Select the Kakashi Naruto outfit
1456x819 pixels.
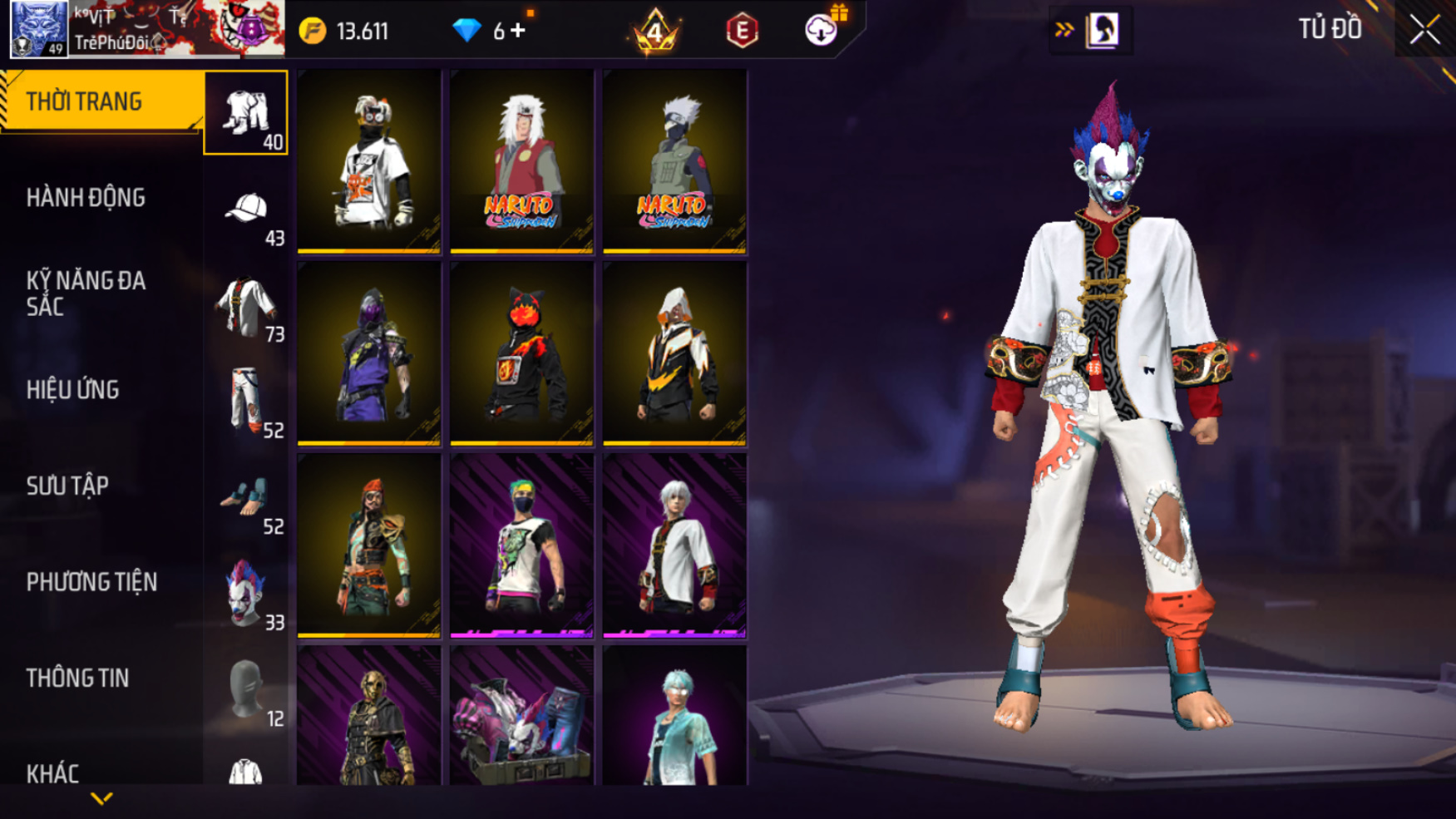coord(674,161)
